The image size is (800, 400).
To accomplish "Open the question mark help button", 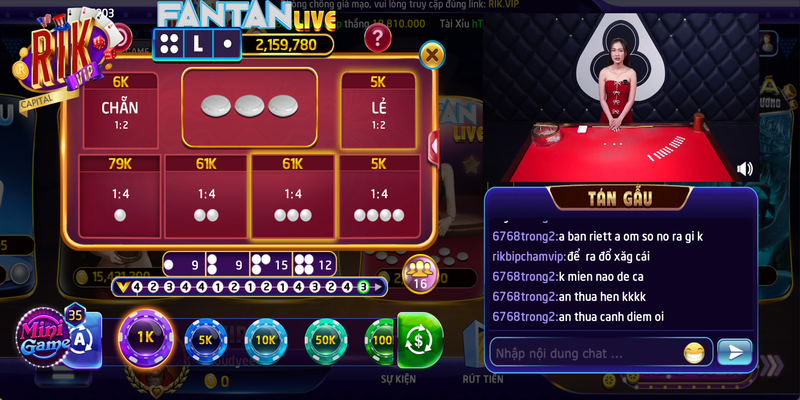I will pyautogui.click(x=376, y=38).
